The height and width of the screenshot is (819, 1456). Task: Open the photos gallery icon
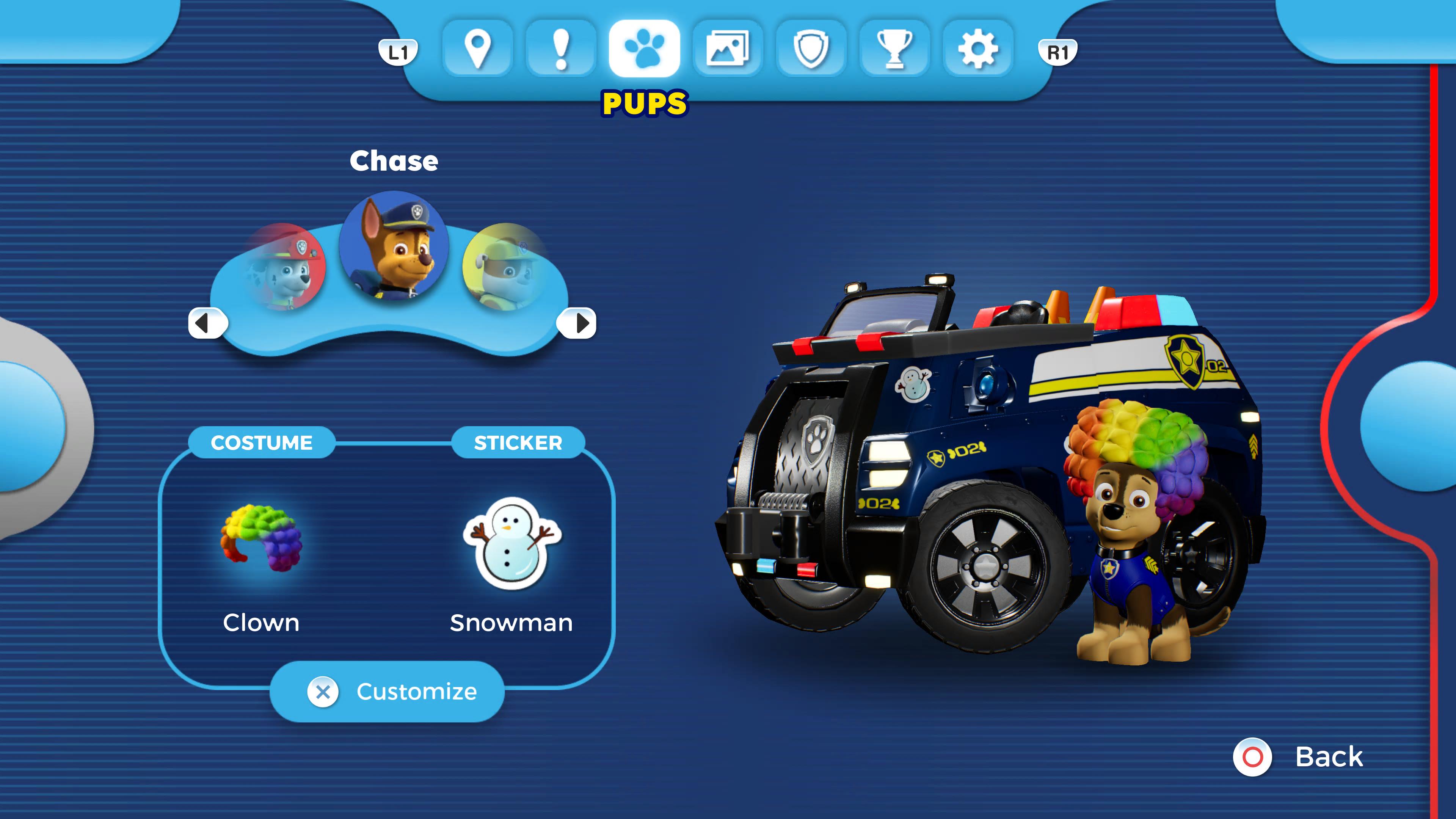coord(728,50)
